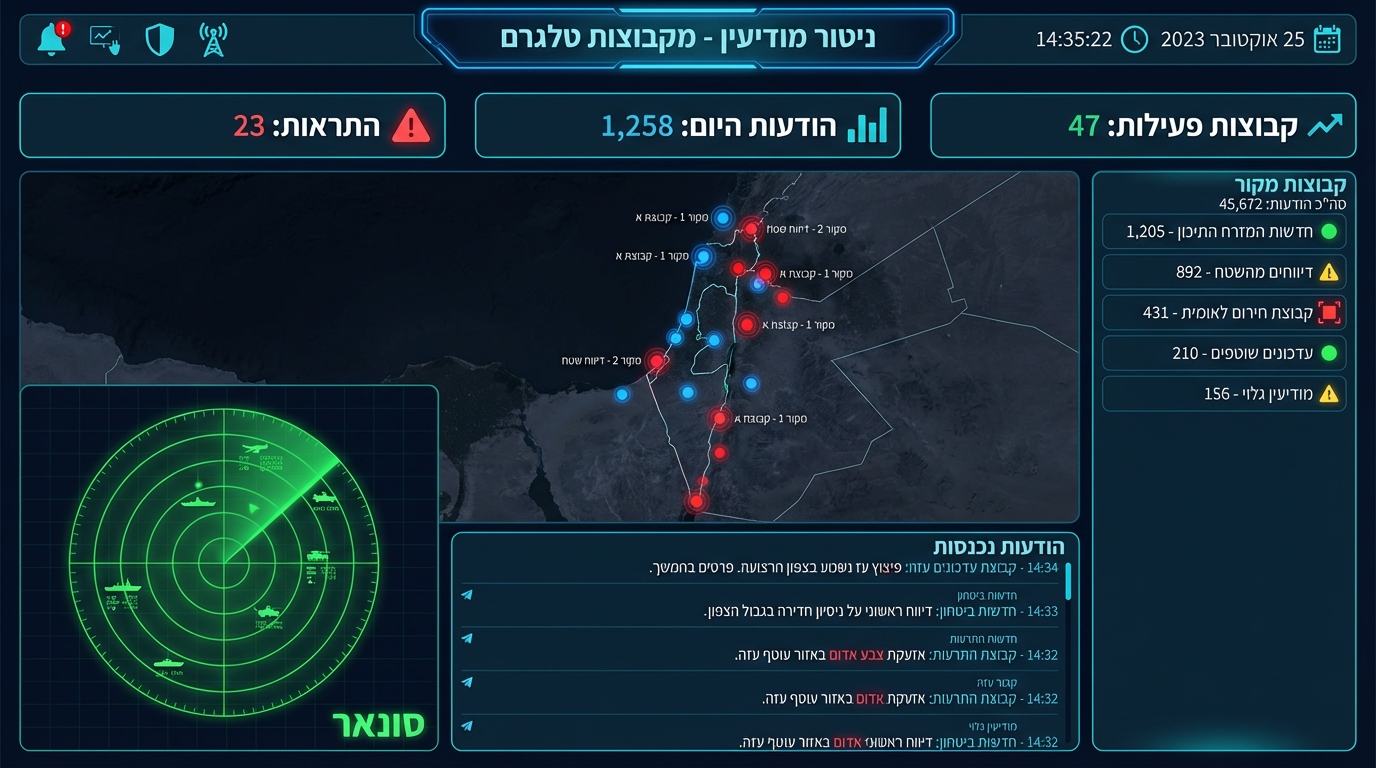Open the calendar icon beside the date
This screenshot has height=768, width=1376.
[1326, 39]
